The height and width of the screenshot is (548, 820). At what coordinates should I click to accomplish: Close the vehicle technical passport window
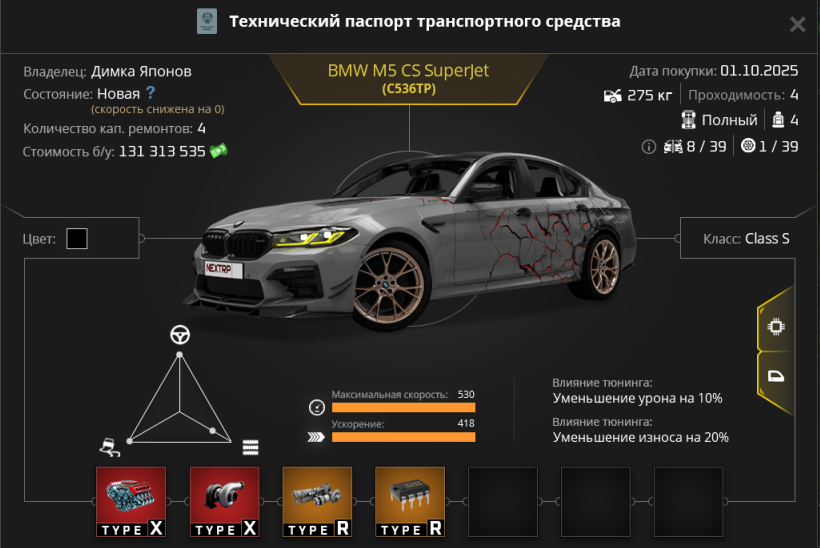pos(797,24)
